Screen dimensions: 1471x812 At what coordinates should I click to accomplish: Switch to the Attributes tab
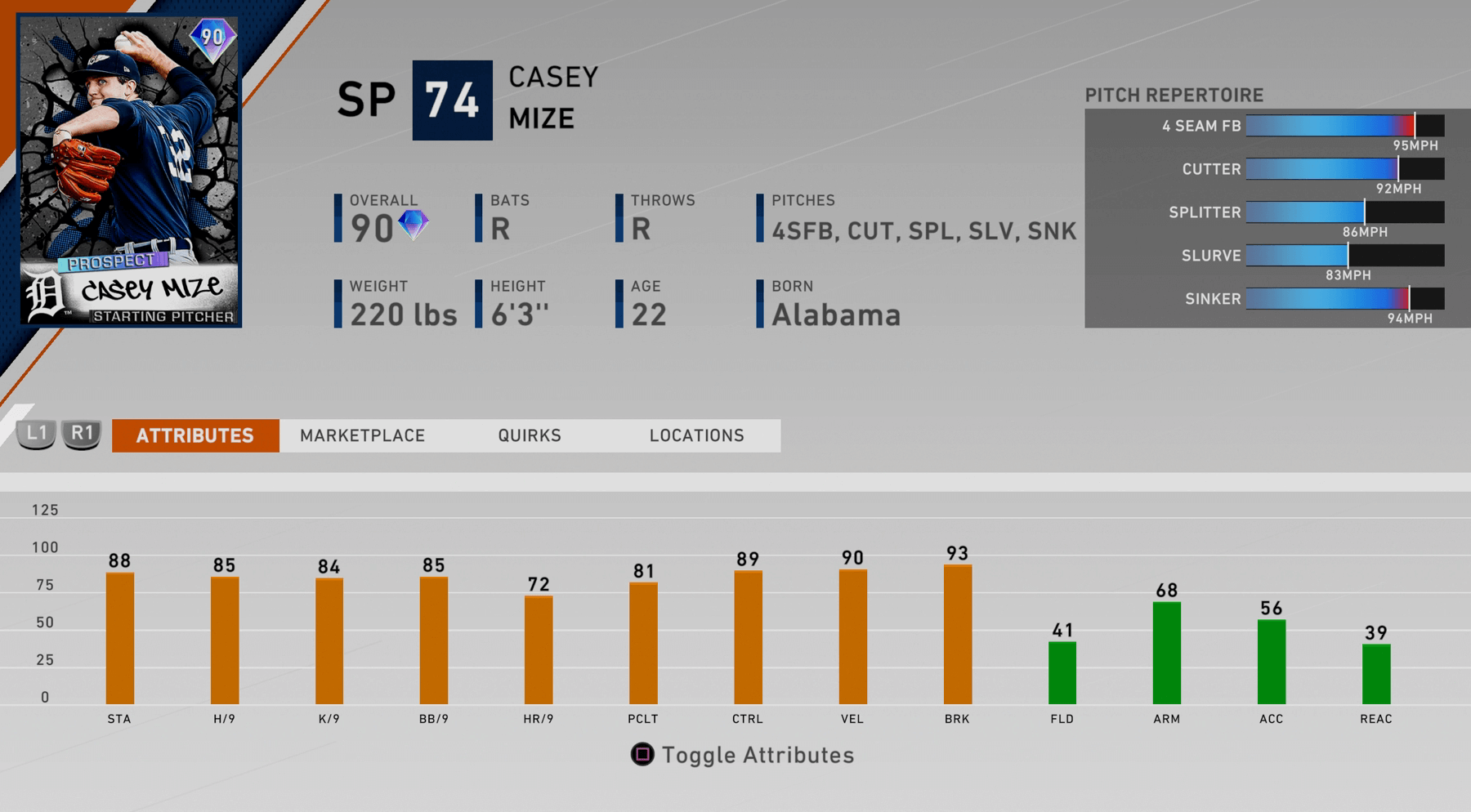[195, 435]
